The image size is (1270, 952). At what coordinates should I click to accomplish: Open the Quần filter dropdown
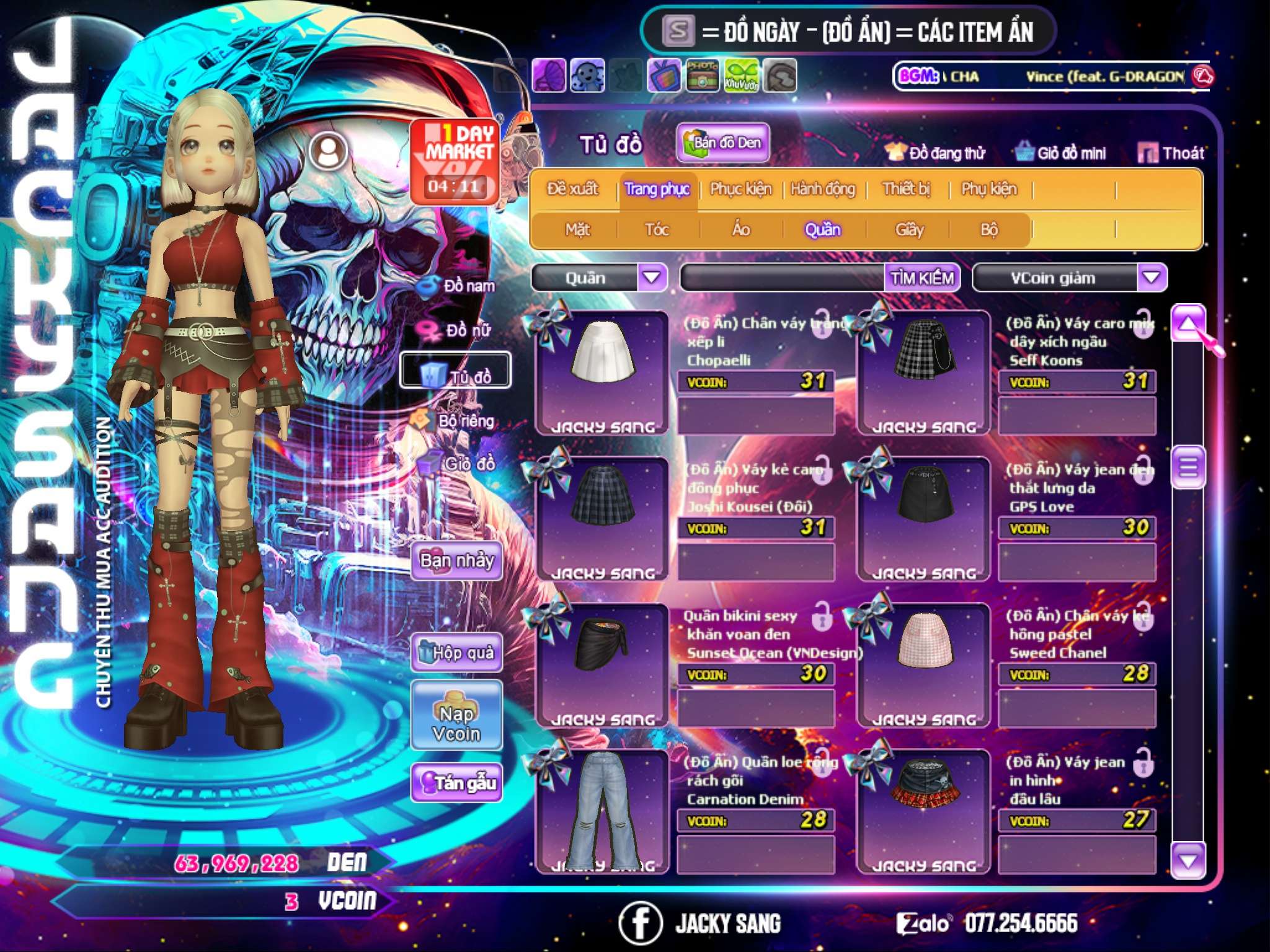pyautogui.click(x=652, y=277)
